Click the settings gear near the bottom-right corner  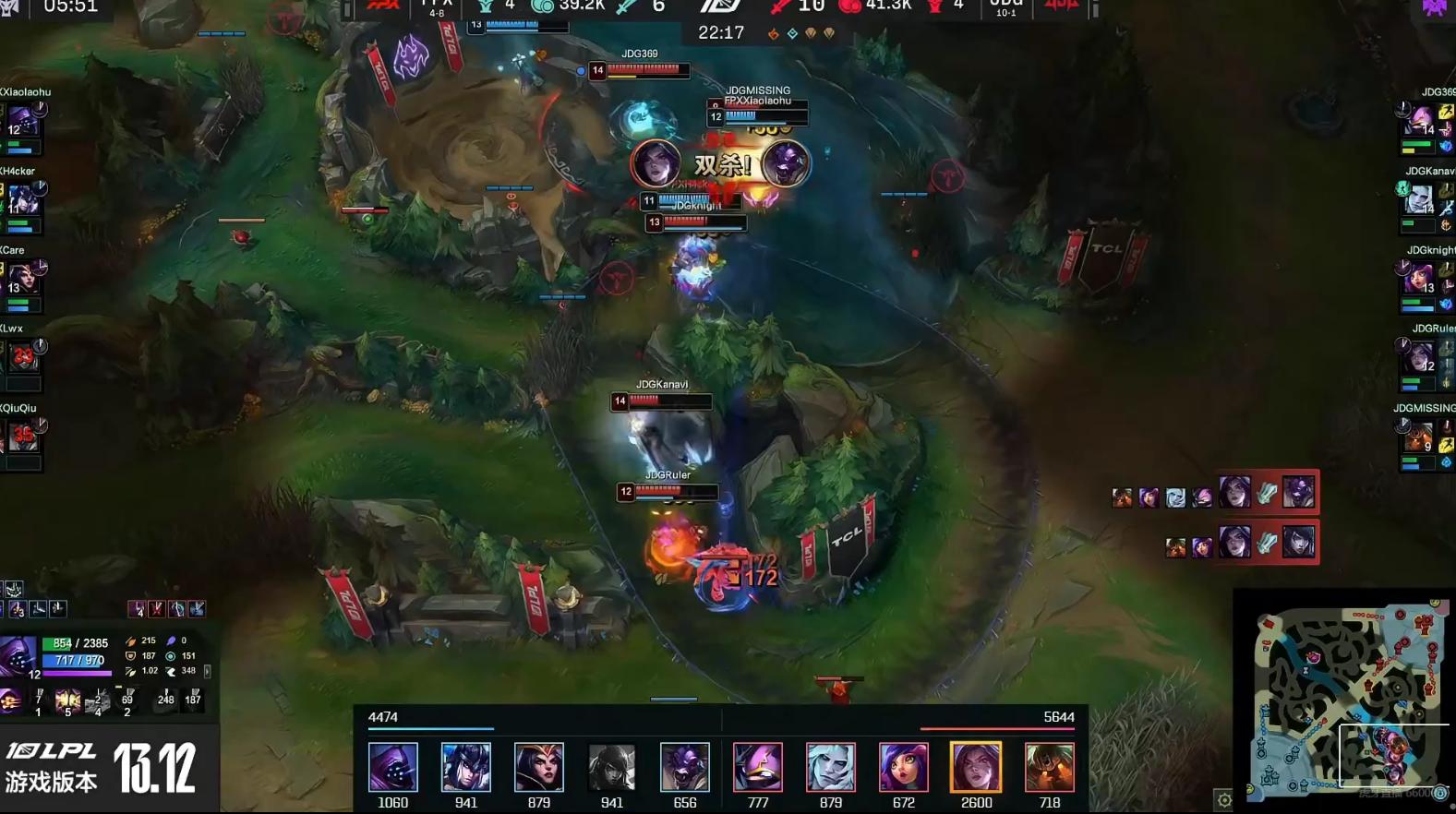[1225, 799]
